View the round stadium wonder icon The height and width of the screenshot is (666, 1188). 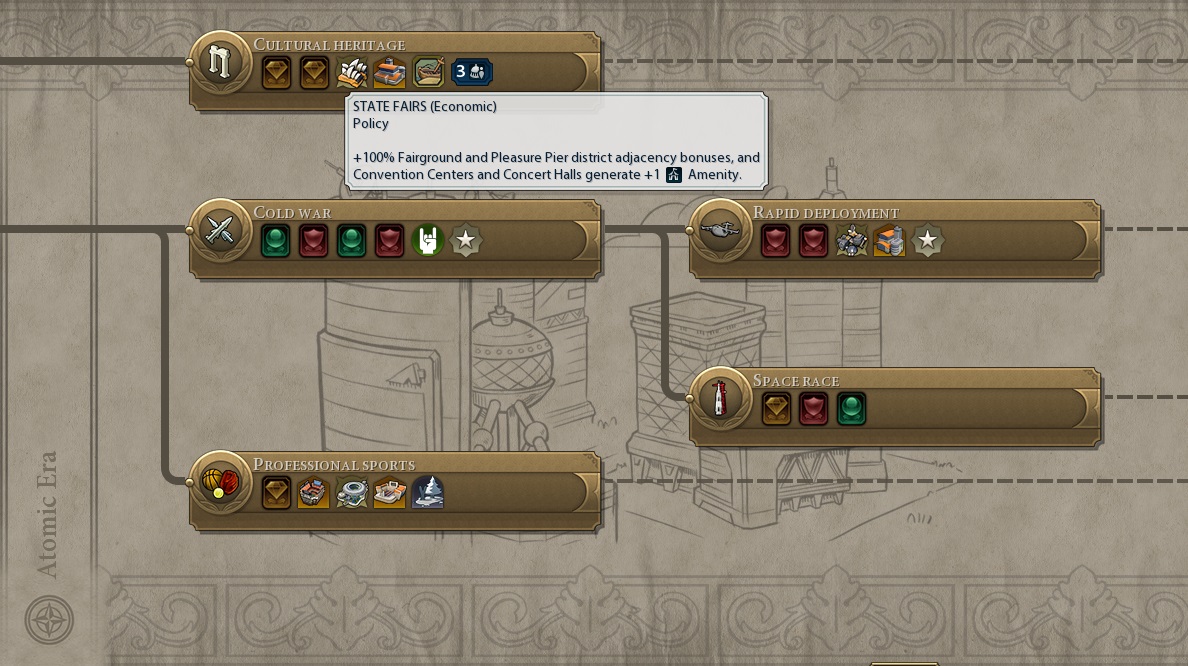tap(352, 492)
